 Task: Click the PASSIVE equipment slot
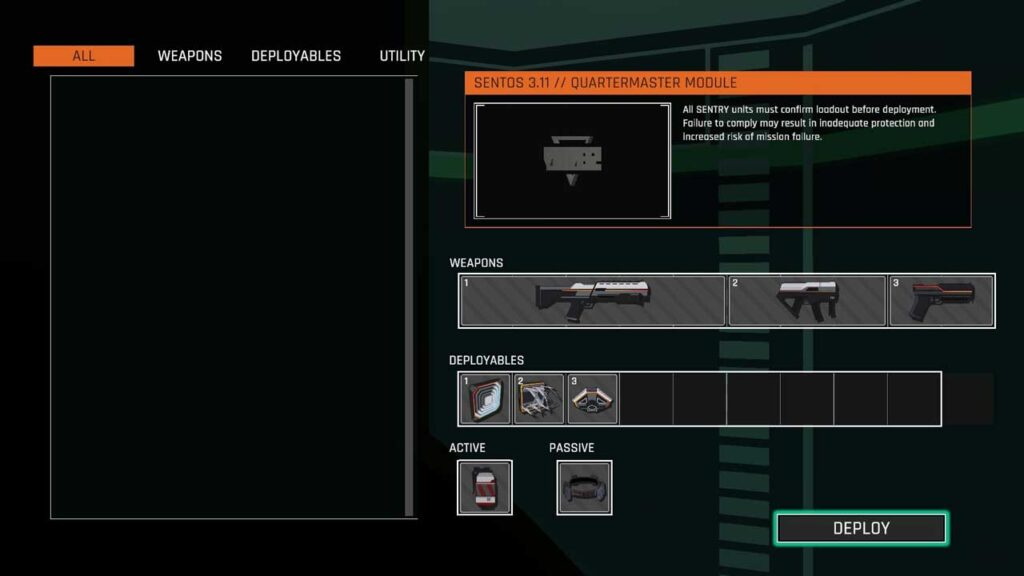click(585, 487)
